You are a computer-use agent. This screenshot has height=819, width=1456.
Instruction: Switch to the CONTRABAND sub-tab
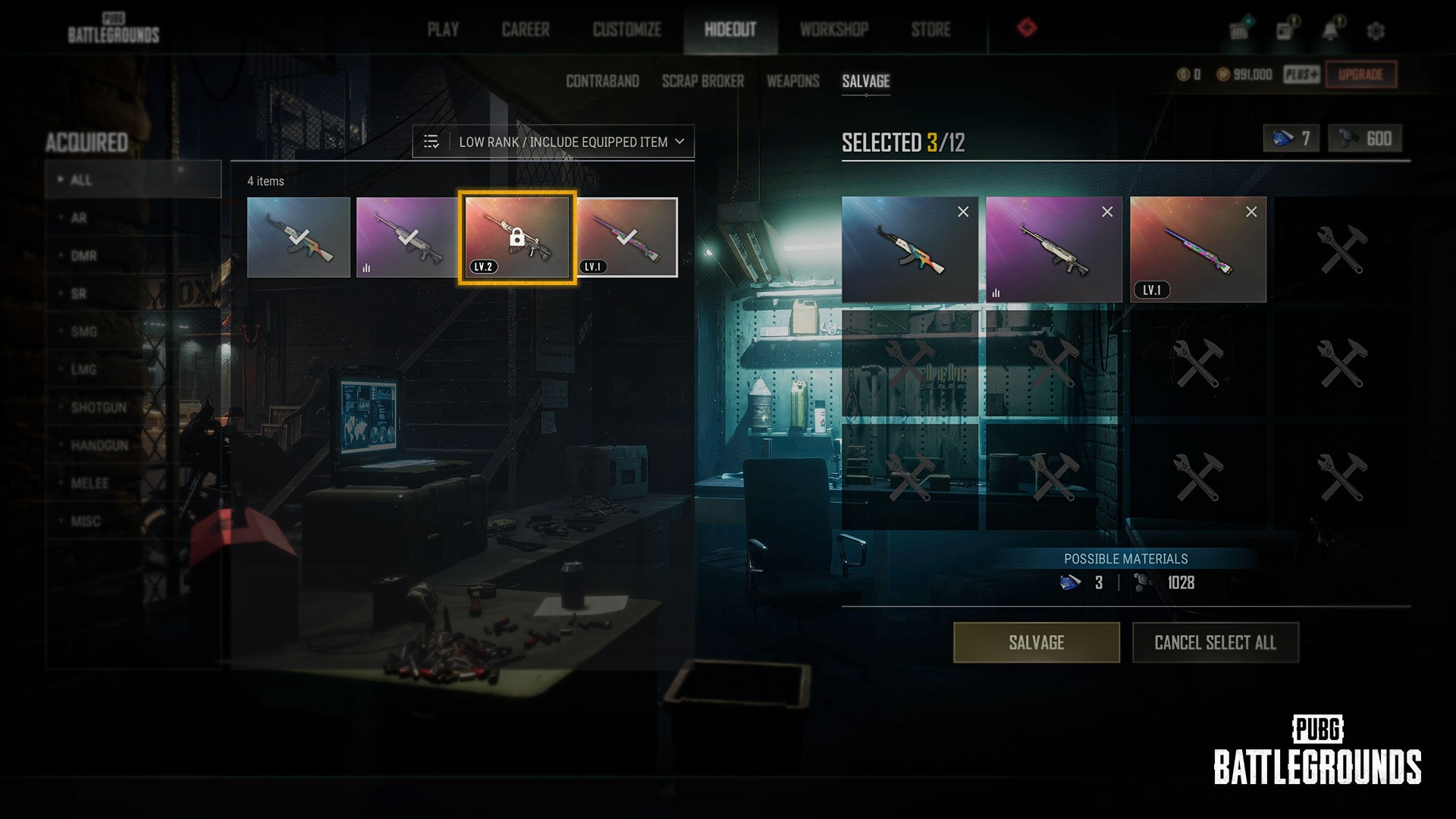(602, 81)
